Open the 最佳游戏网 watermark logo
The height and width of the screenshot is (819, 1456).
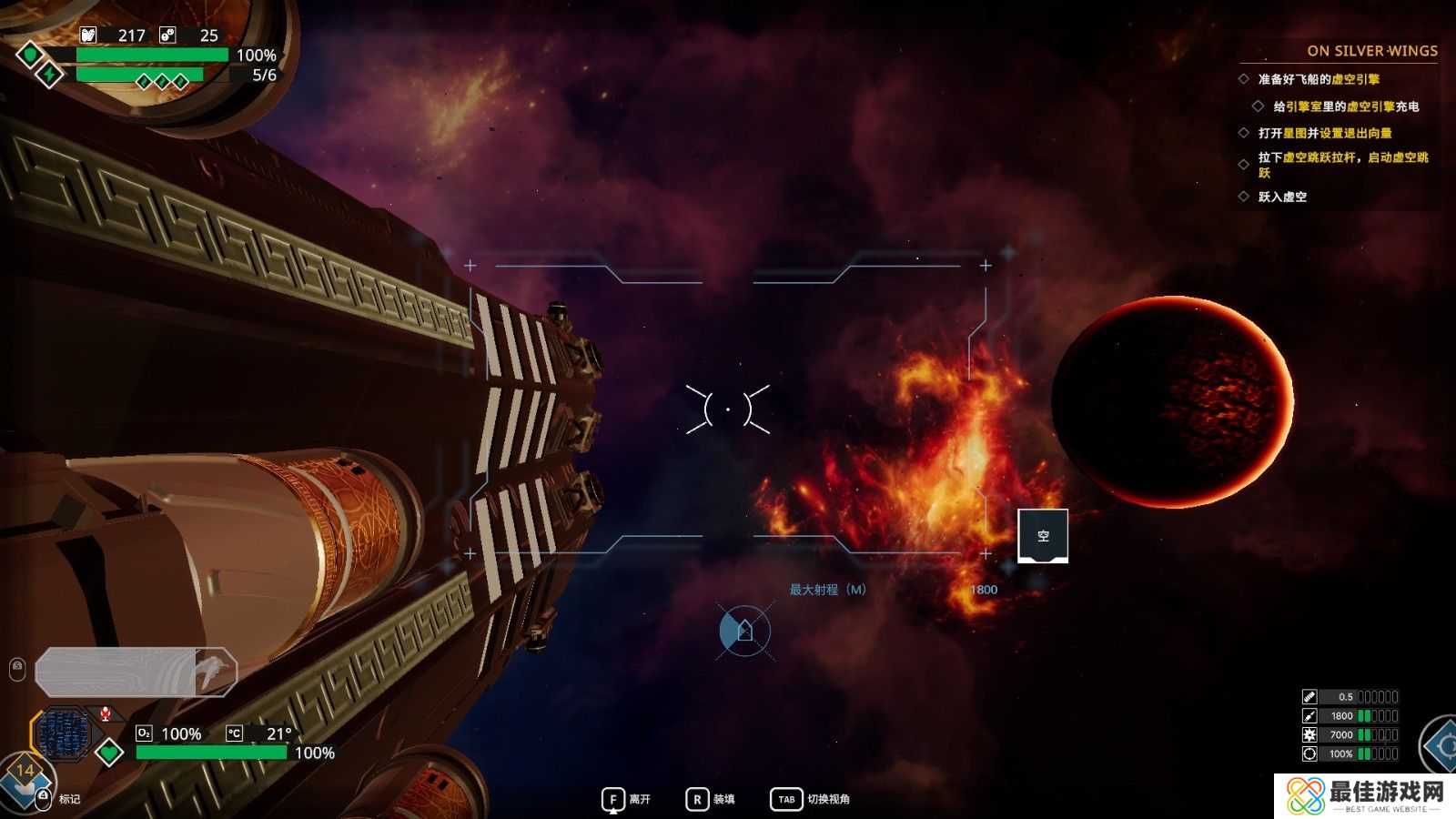1364,795
